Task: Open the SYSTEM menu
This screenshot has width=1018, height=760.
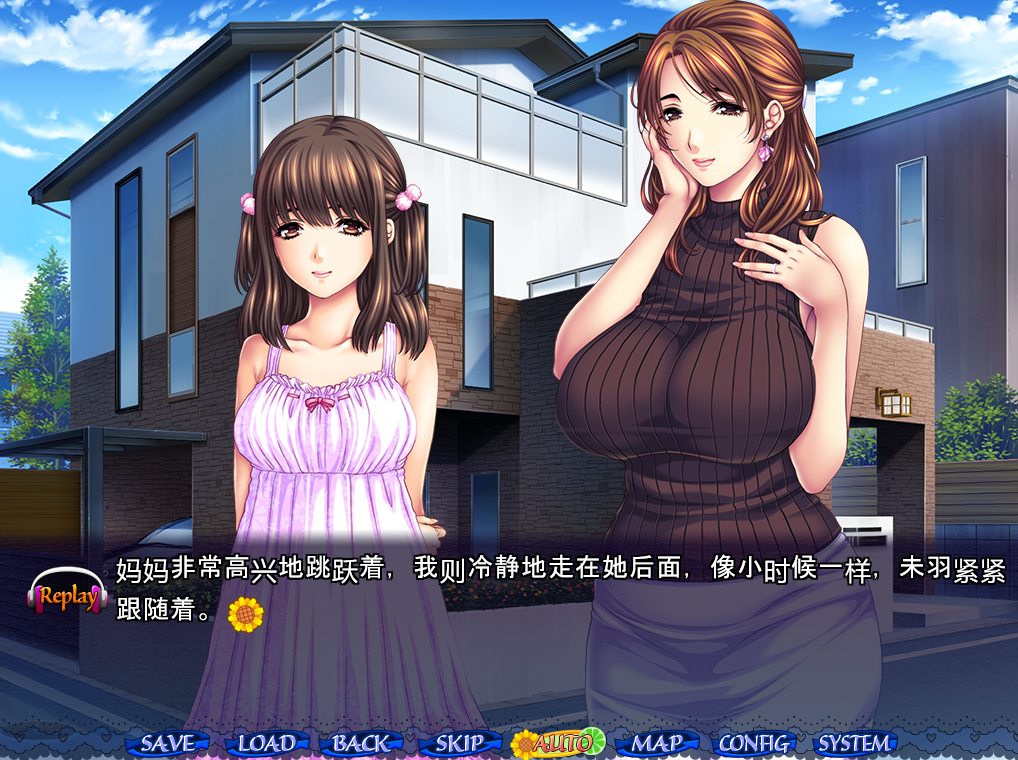Action: (853, 743)
